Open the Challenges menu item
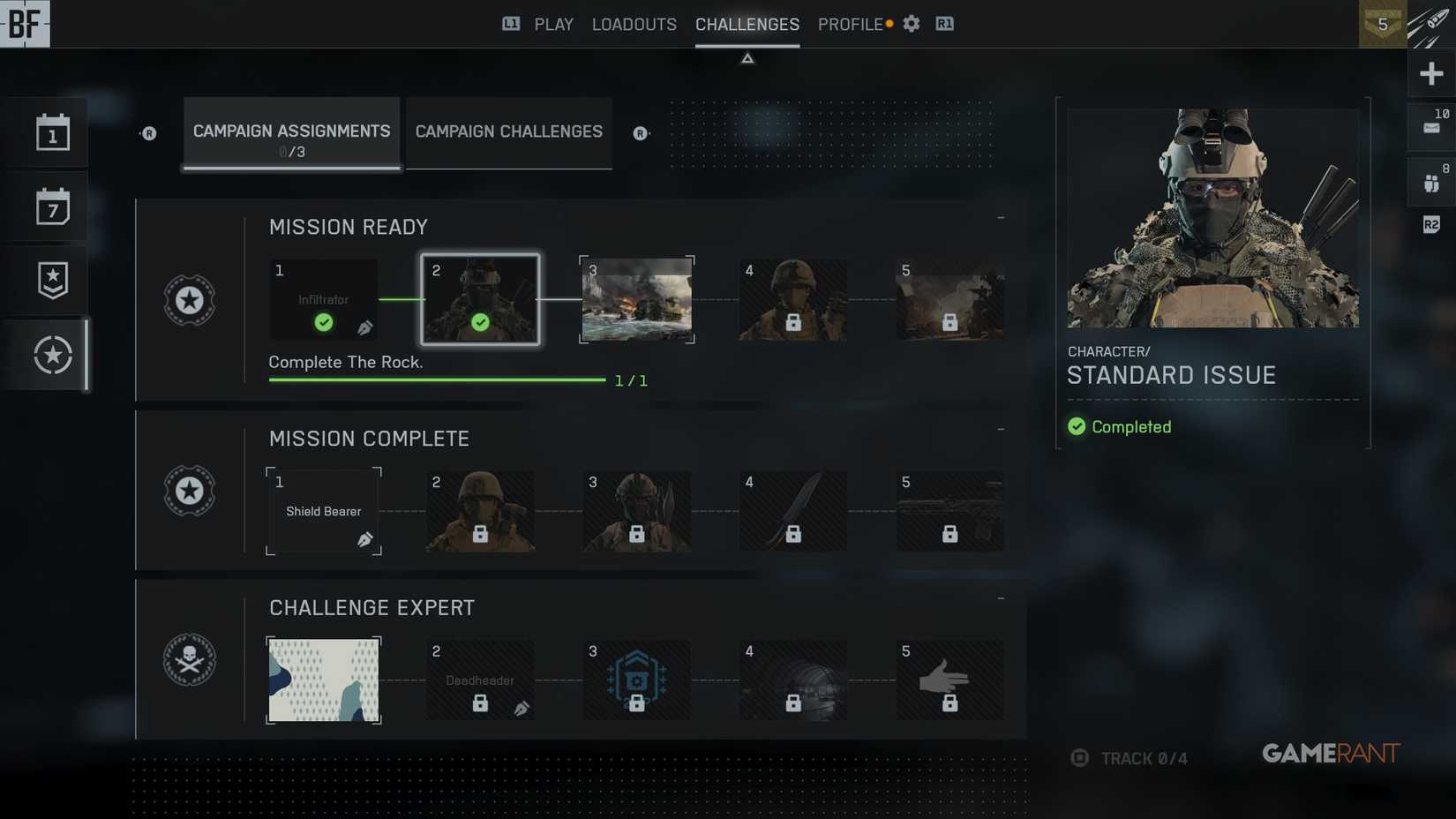 click(x=747, y=24)
